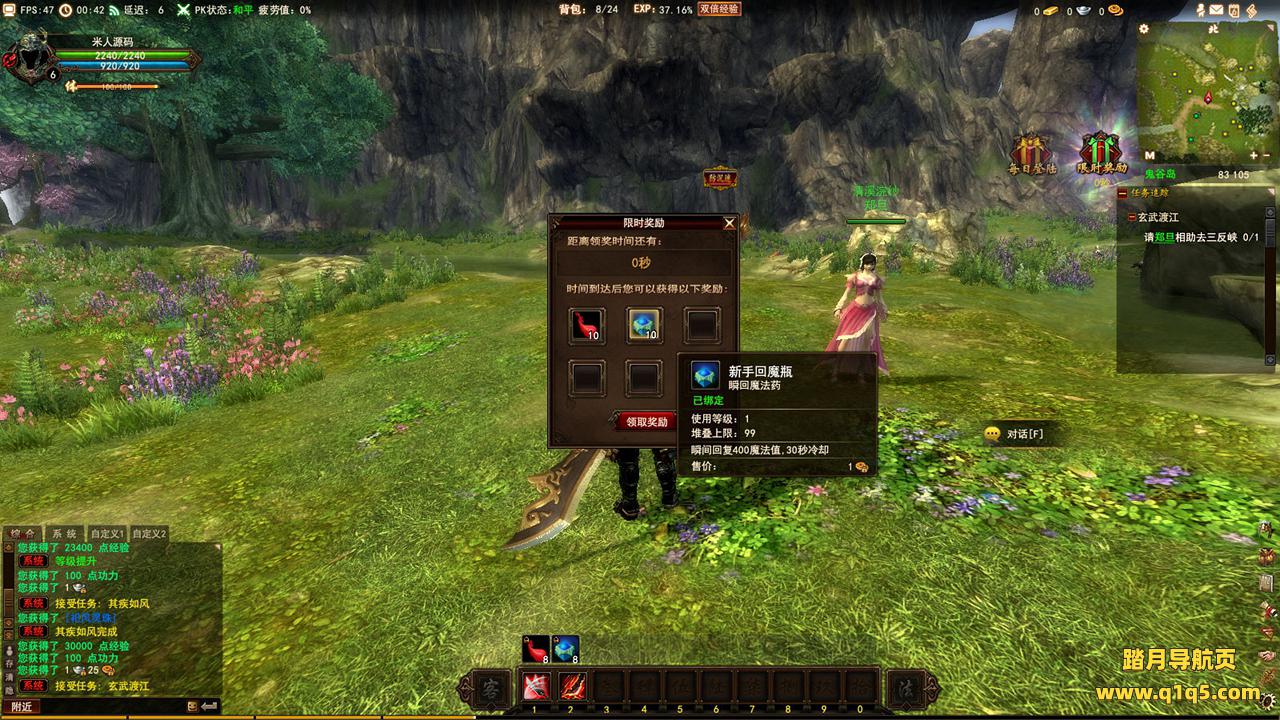Image resolution: width=1280 pixels, height=720 pixels.
Task: Collapse the 任务追踪 quest tracker
Action: pos(1123,193)
